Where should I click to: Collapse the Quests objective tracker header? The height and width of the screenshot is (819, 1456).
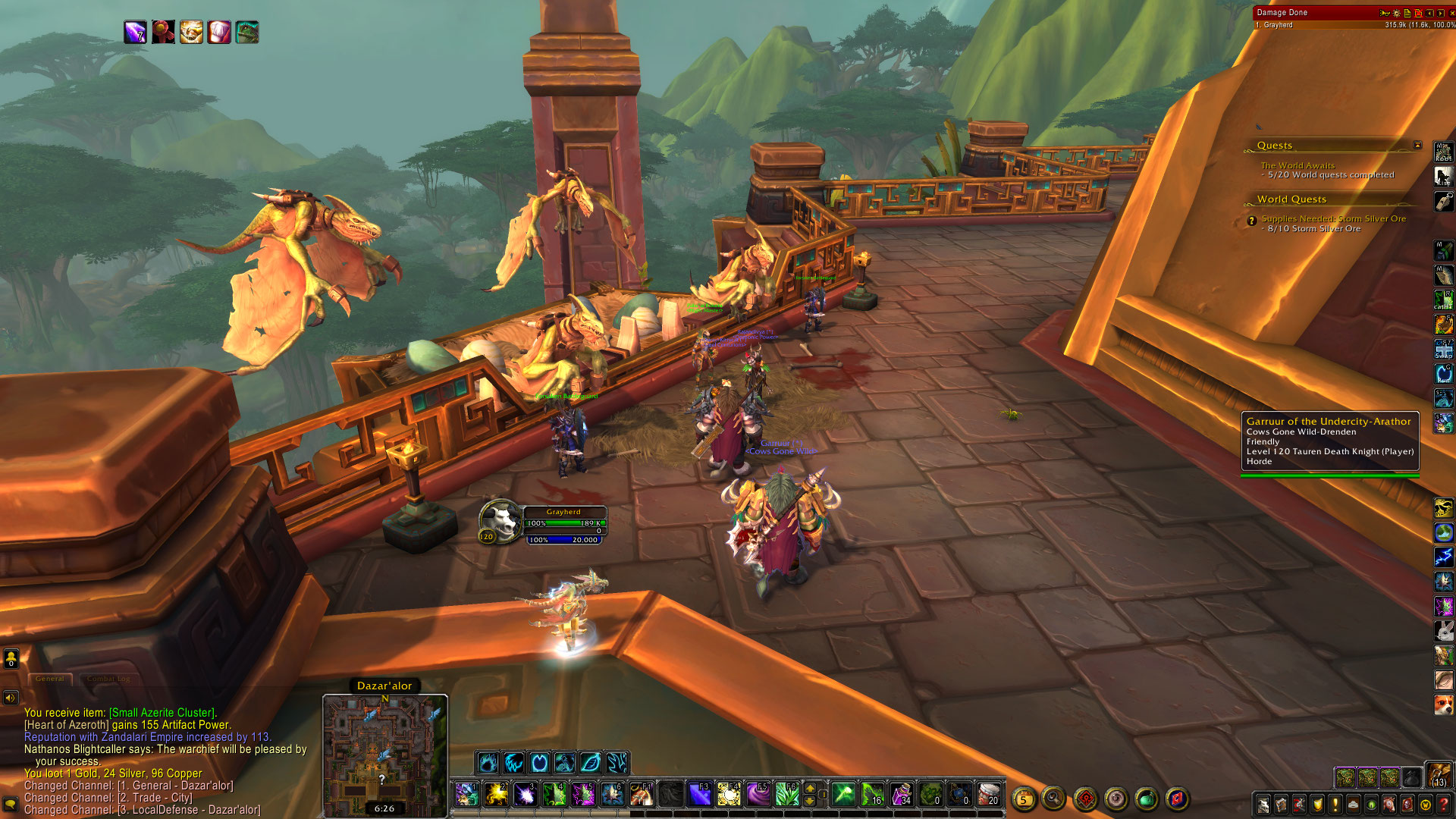1417,145
